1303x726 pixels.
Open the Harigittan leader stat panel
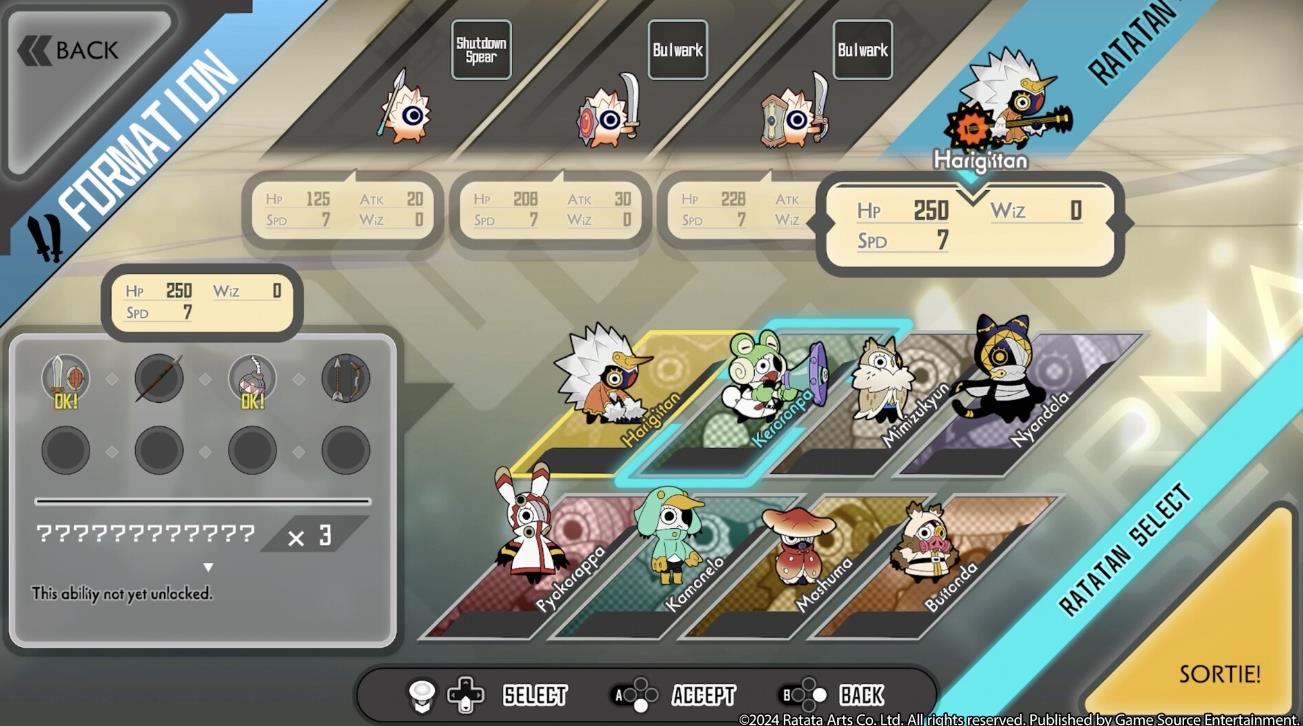coord(970,224)
